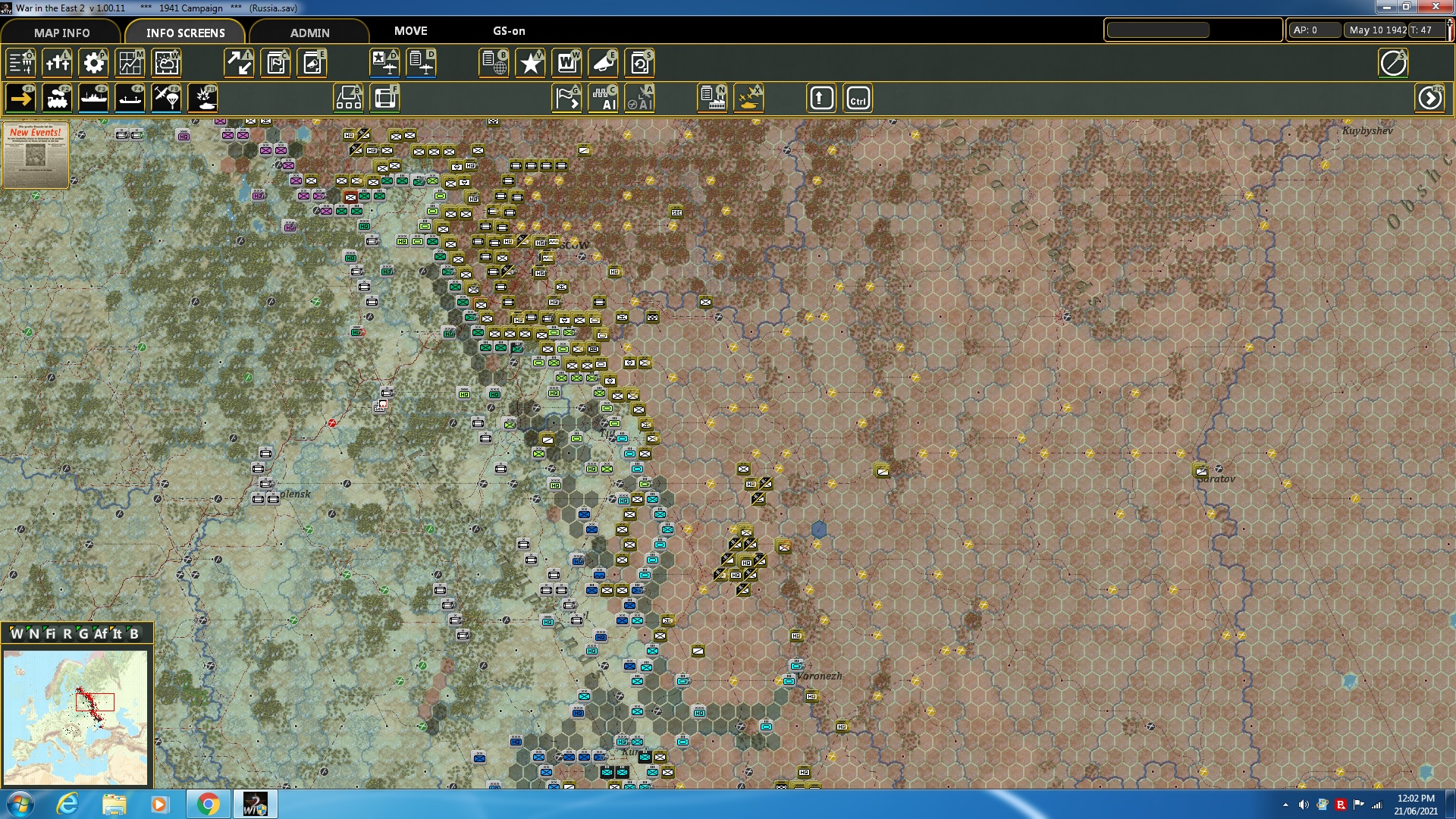
Task: Toggle the Ctrl modifier lock button
Action: [x=858, y=98]
